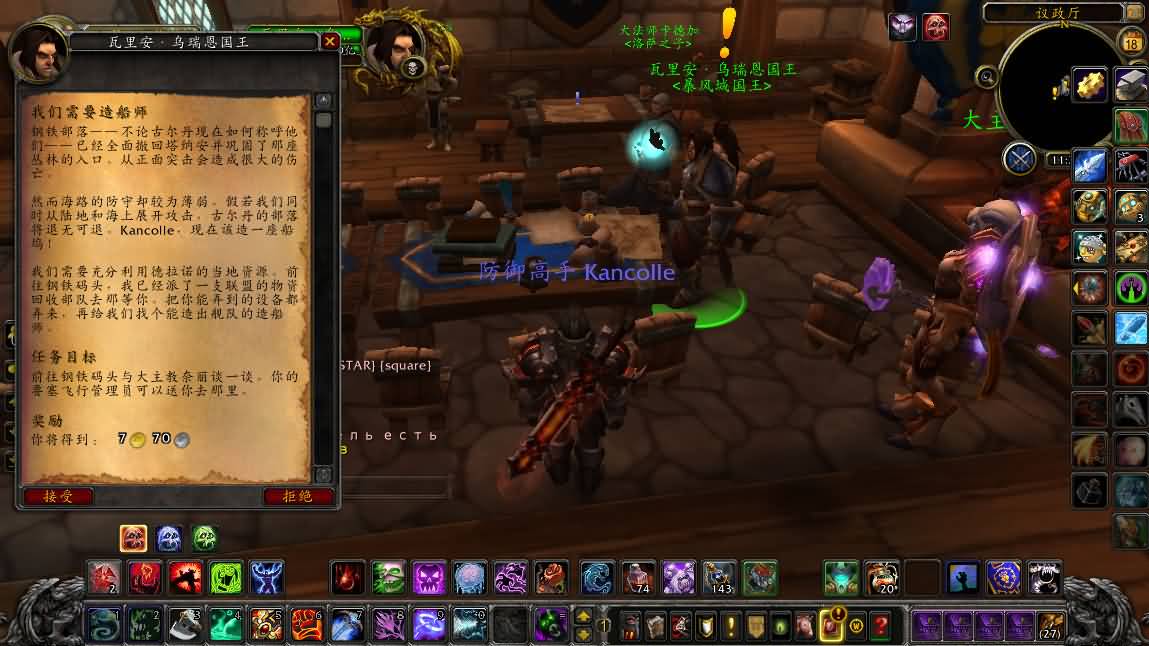Activate the green swirl ability in slot 1

tap(104, 625)
